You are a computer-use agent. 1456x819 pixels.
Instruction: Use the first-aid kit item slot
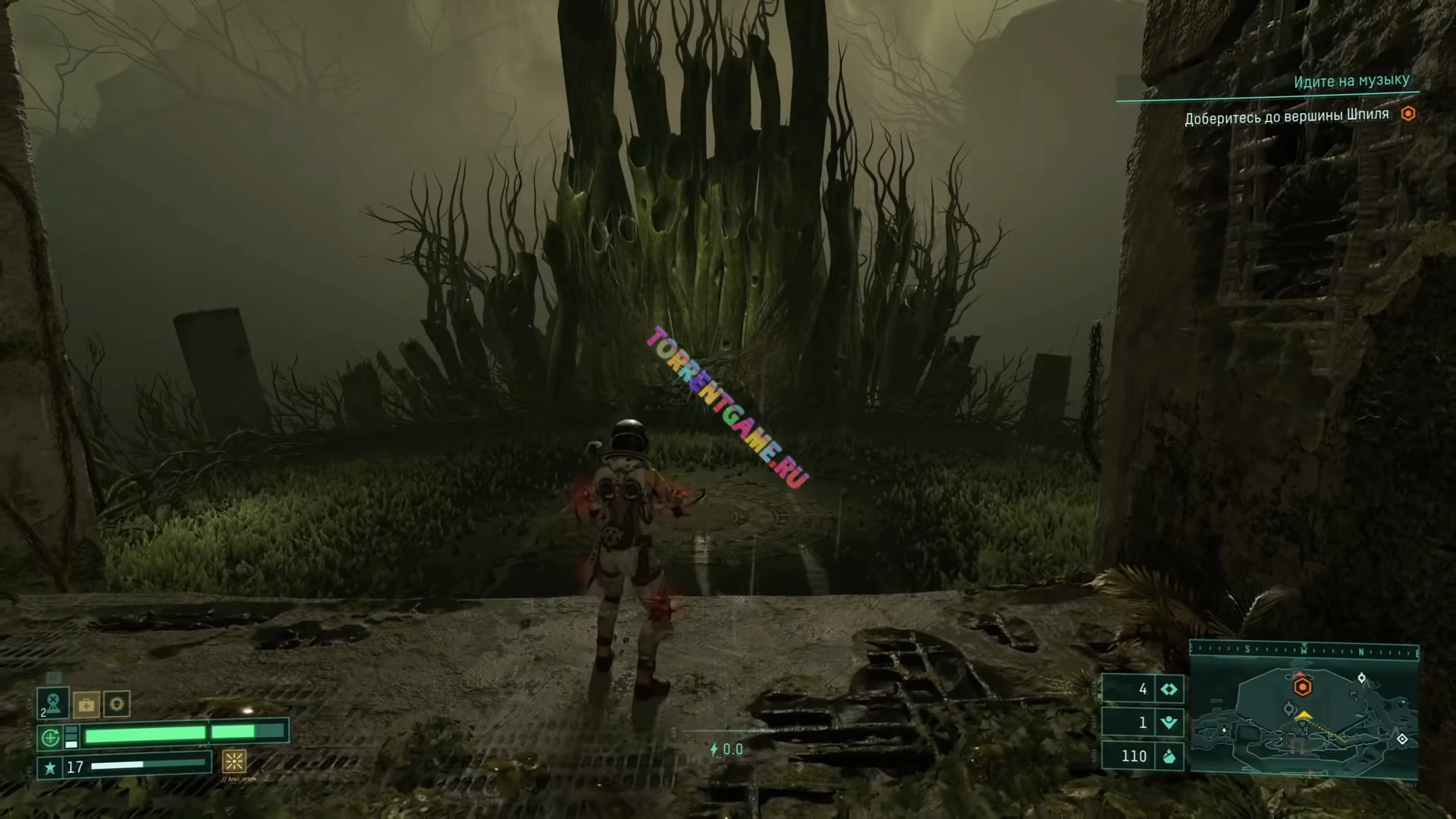point(86,705)
